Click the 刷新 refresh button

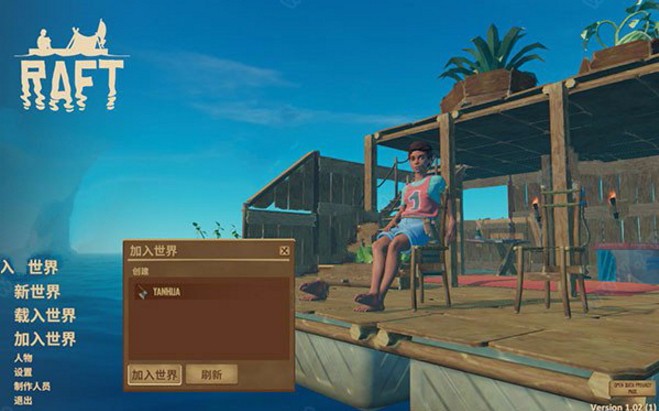[211, 375]
